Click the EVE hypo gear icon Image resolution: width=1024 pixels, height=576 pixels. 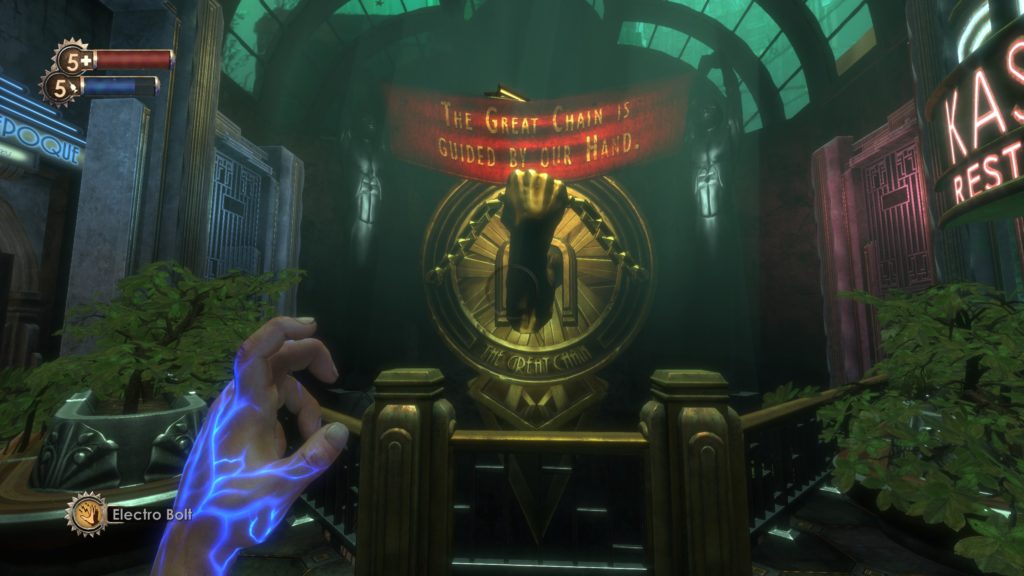(60, 87)
